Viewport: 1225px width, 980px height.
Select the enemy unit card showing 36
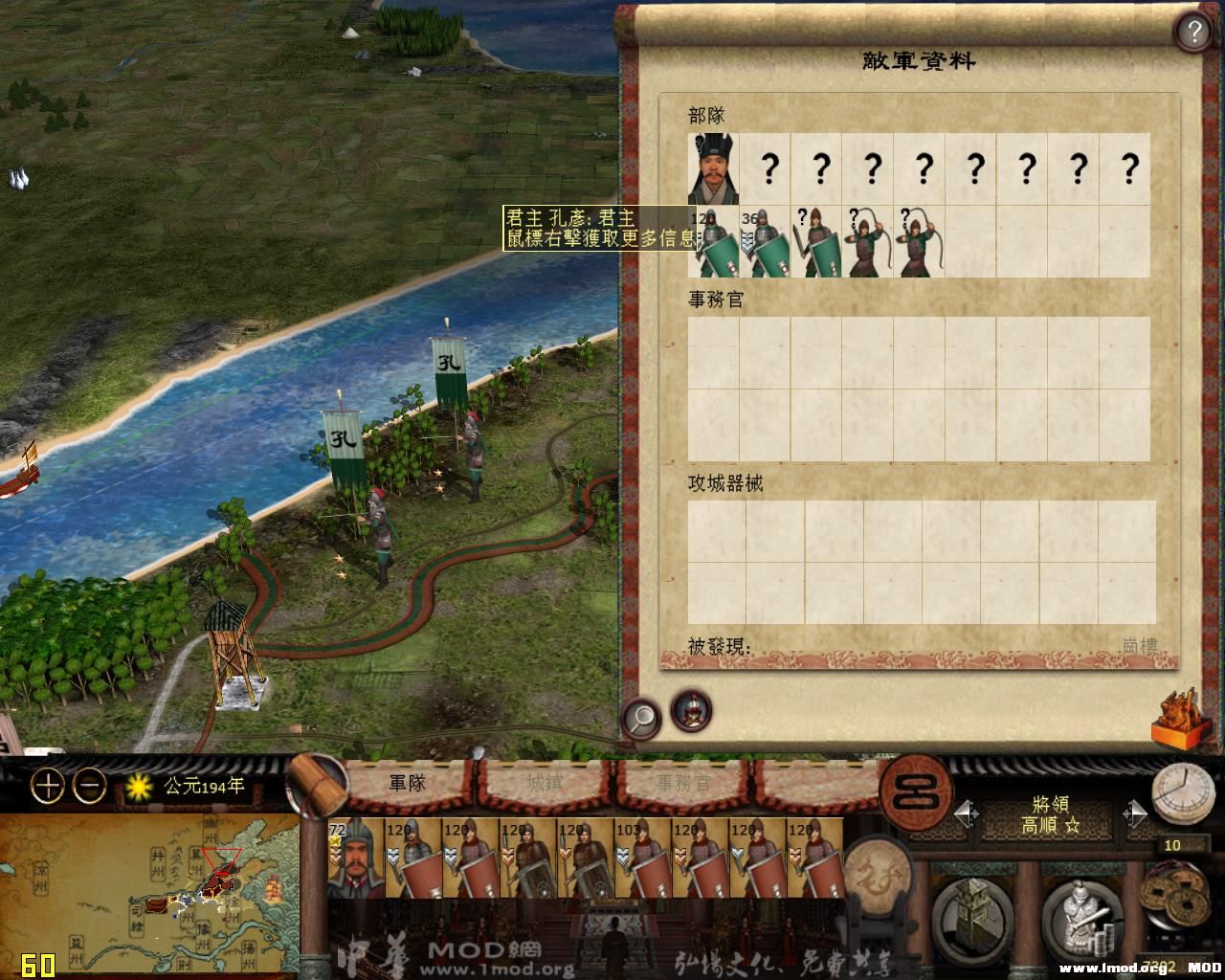click(x=765, y=242)
